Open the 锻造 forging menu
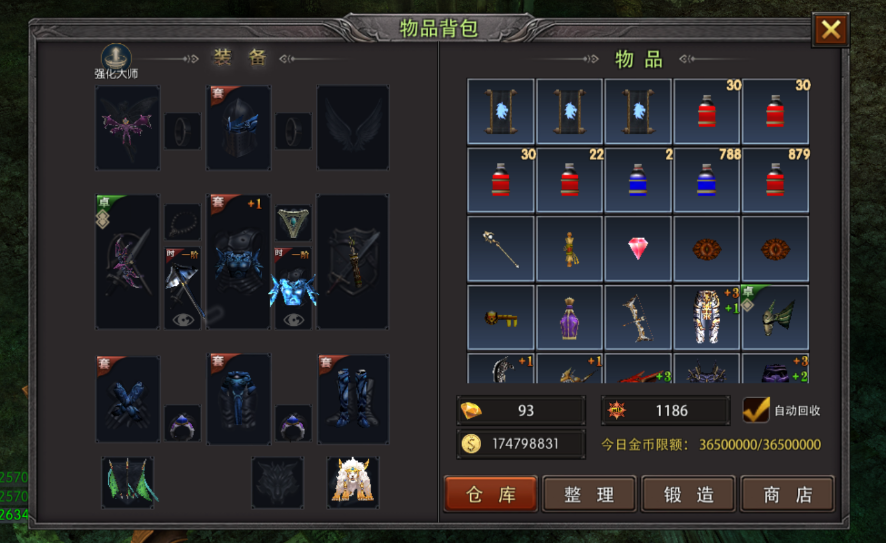 (688, 493)
